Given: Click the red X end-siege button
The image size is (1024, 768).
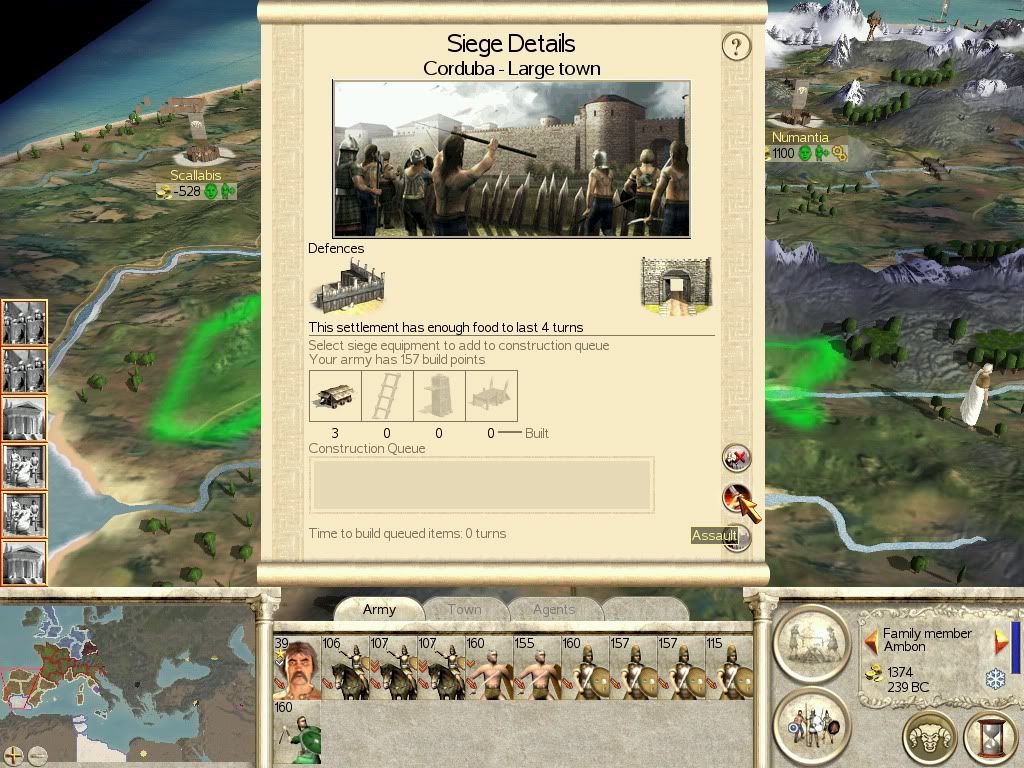Looking at the screenshot, I should pyautogui.click(x=737, y=458).
